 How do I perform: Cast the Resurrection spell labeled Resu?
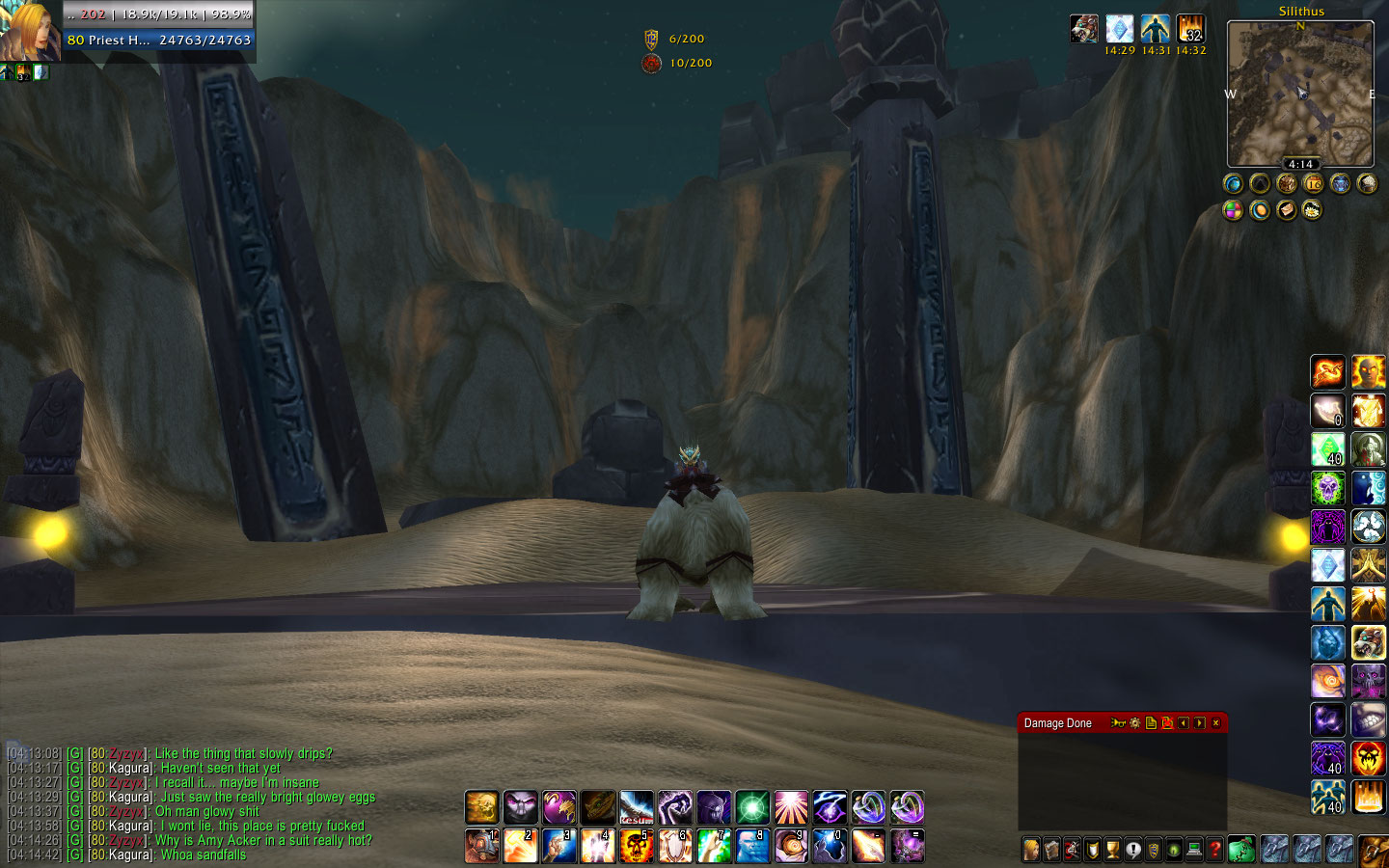point(637,807)
